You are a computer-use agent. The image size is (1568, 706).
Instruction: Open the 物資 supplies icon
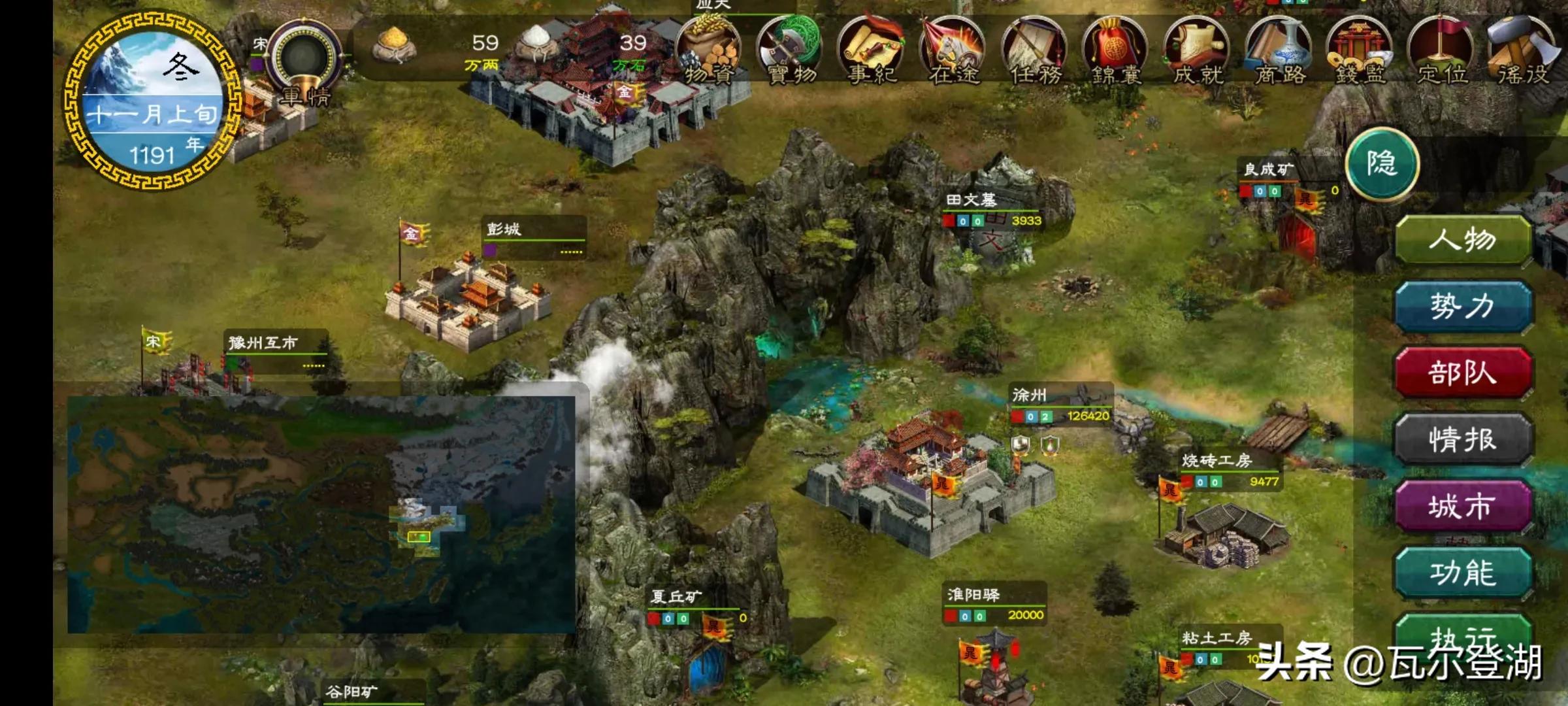pos(709,51)
